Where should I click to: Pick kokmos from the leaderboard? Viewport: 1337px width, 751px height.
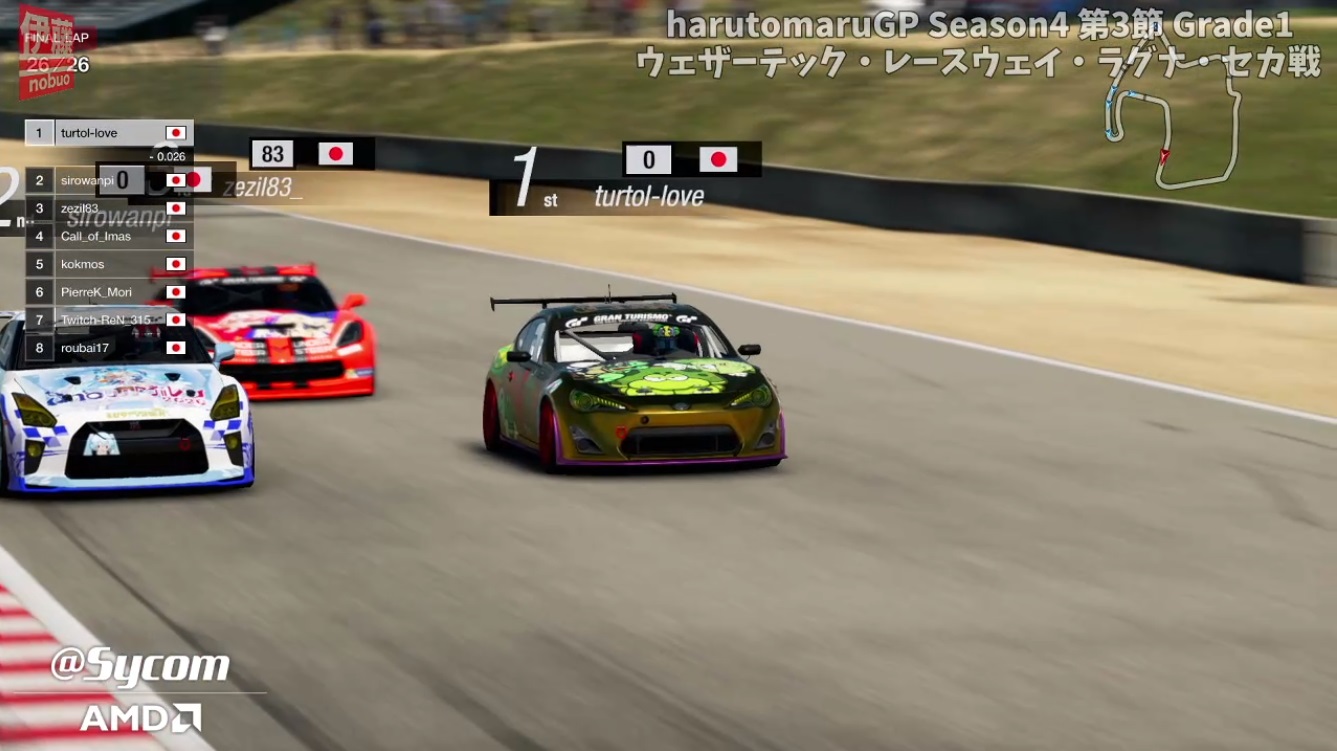pyautogui.click(x=109, y=264)
